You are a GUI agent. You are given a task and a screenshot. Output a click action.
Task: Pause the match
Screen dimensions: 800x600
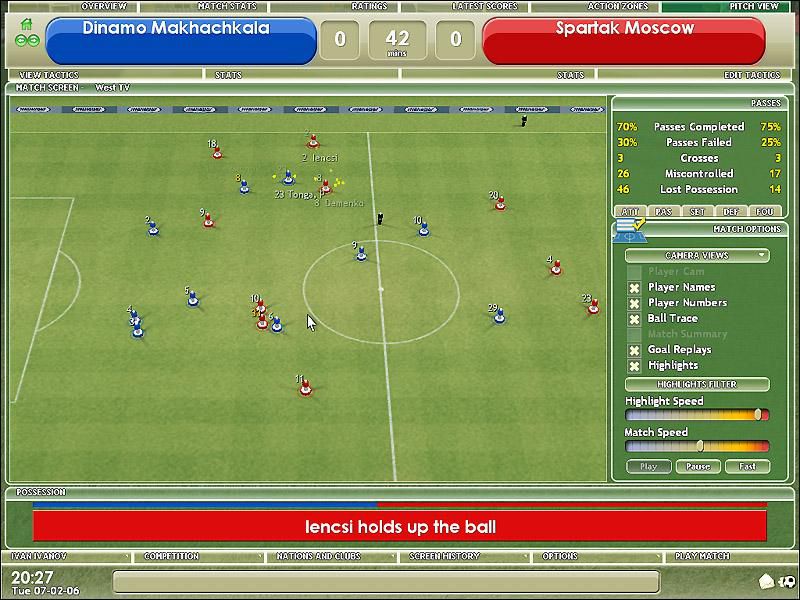tap(698, 466)
